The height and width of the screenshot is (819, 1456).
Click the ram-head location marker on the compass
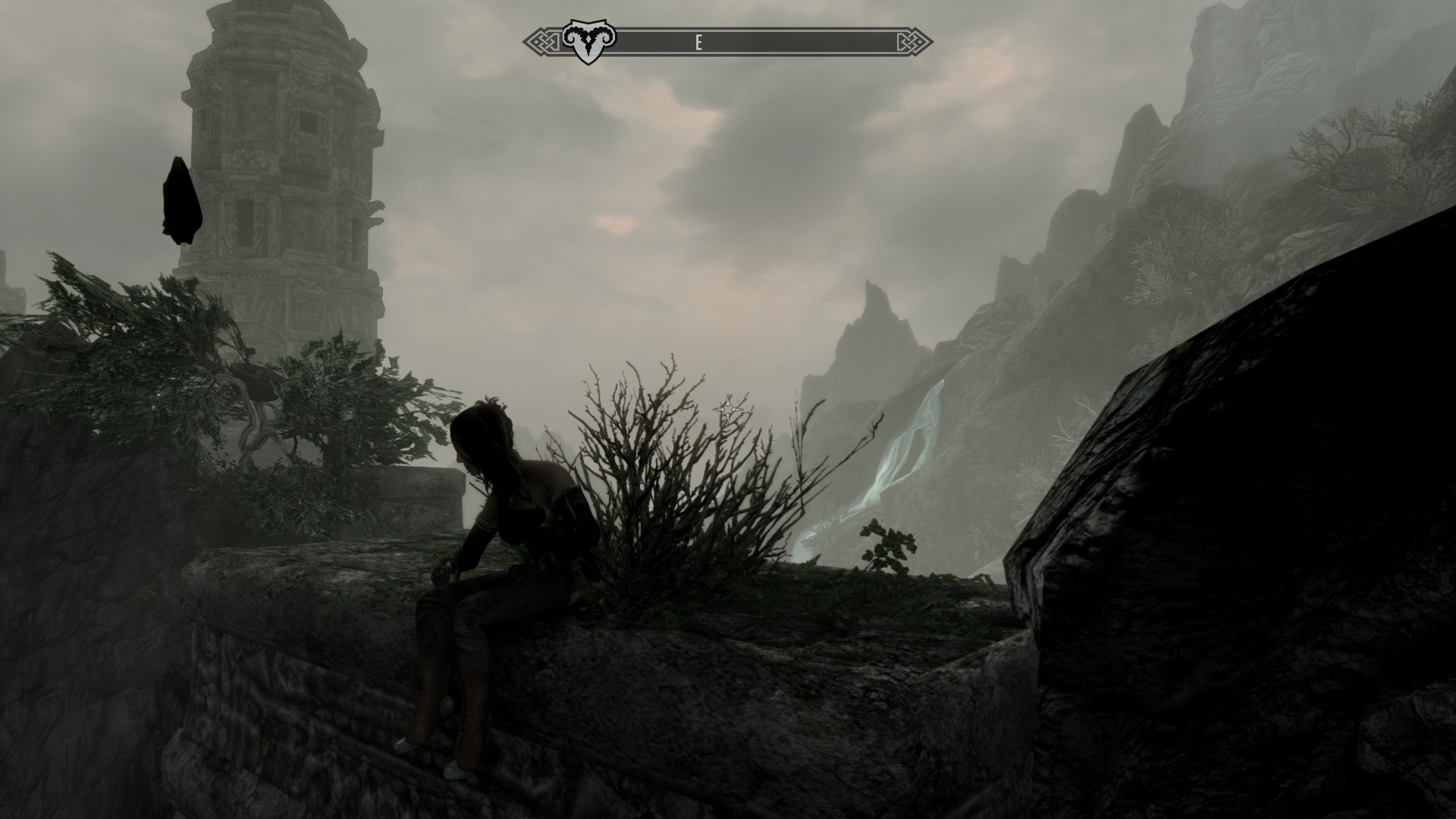click(x=588, y=43)
